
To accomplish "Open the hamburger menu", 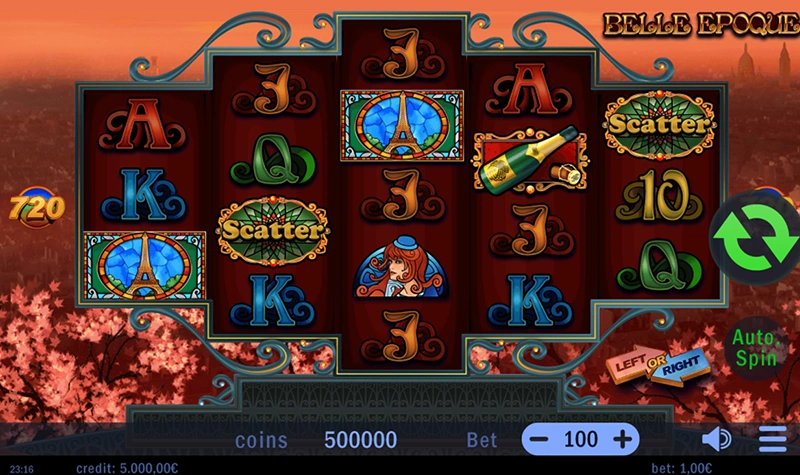I will pos(772,439).
